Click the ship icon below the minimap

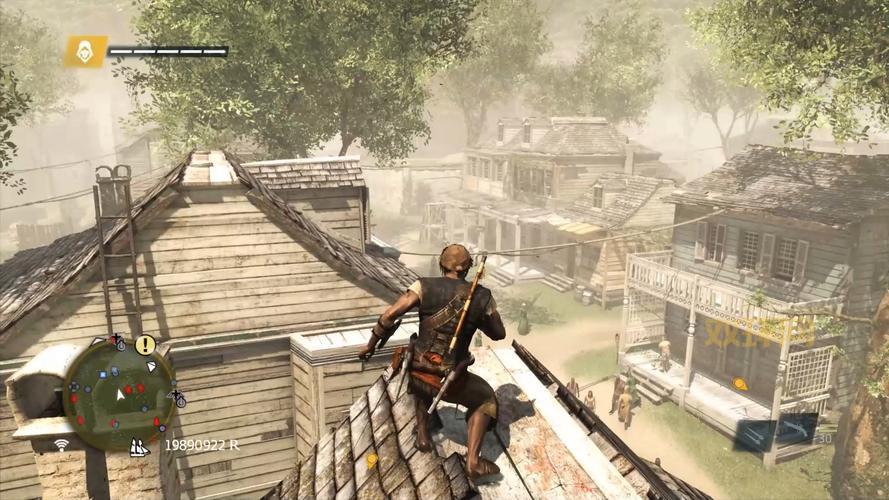(x=139, y=447)
